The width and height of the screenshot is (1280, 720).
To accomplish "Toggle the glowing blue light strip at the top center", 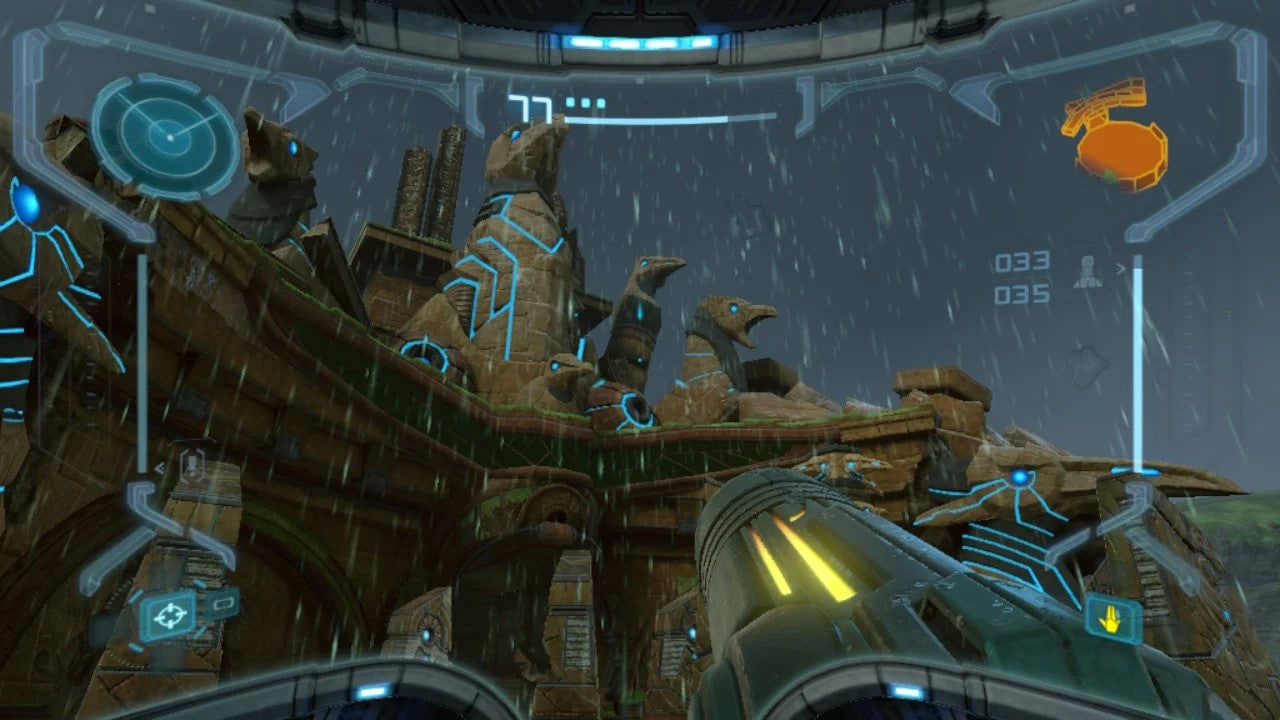I will (x=640, y=40).
